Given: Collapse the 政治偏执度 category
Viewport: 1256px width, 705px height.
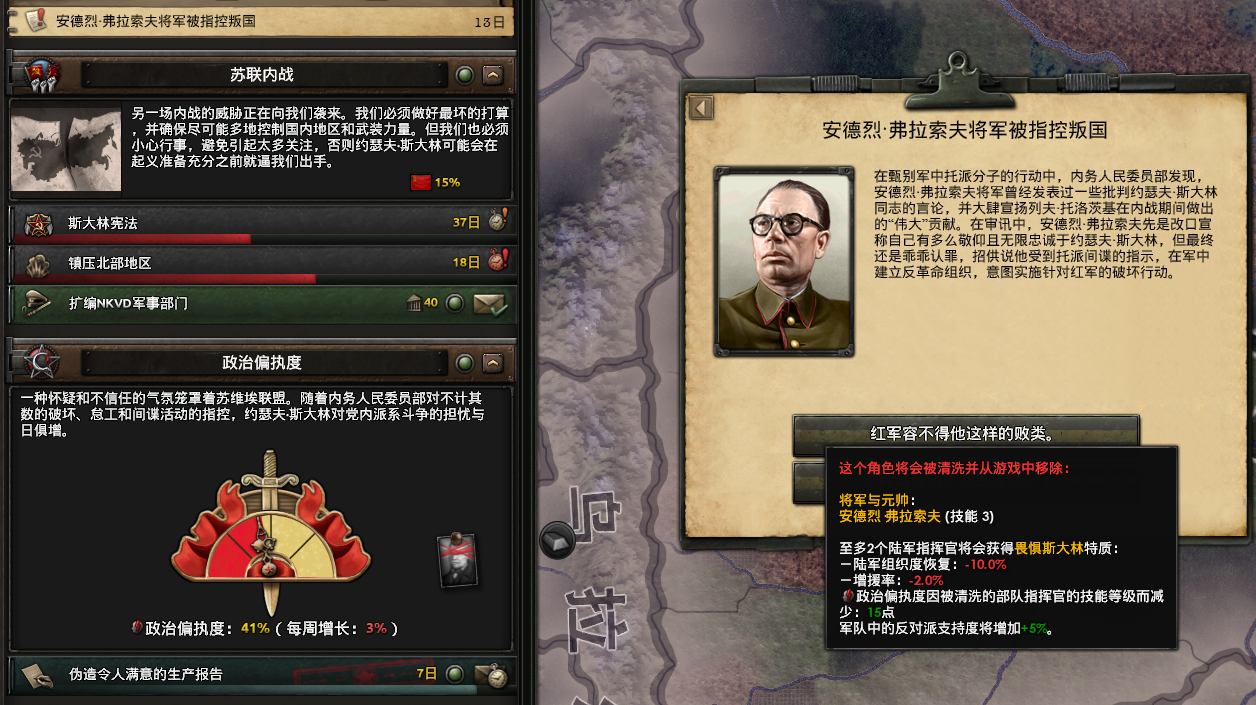Looking at the screenshot, I should 492,363.
